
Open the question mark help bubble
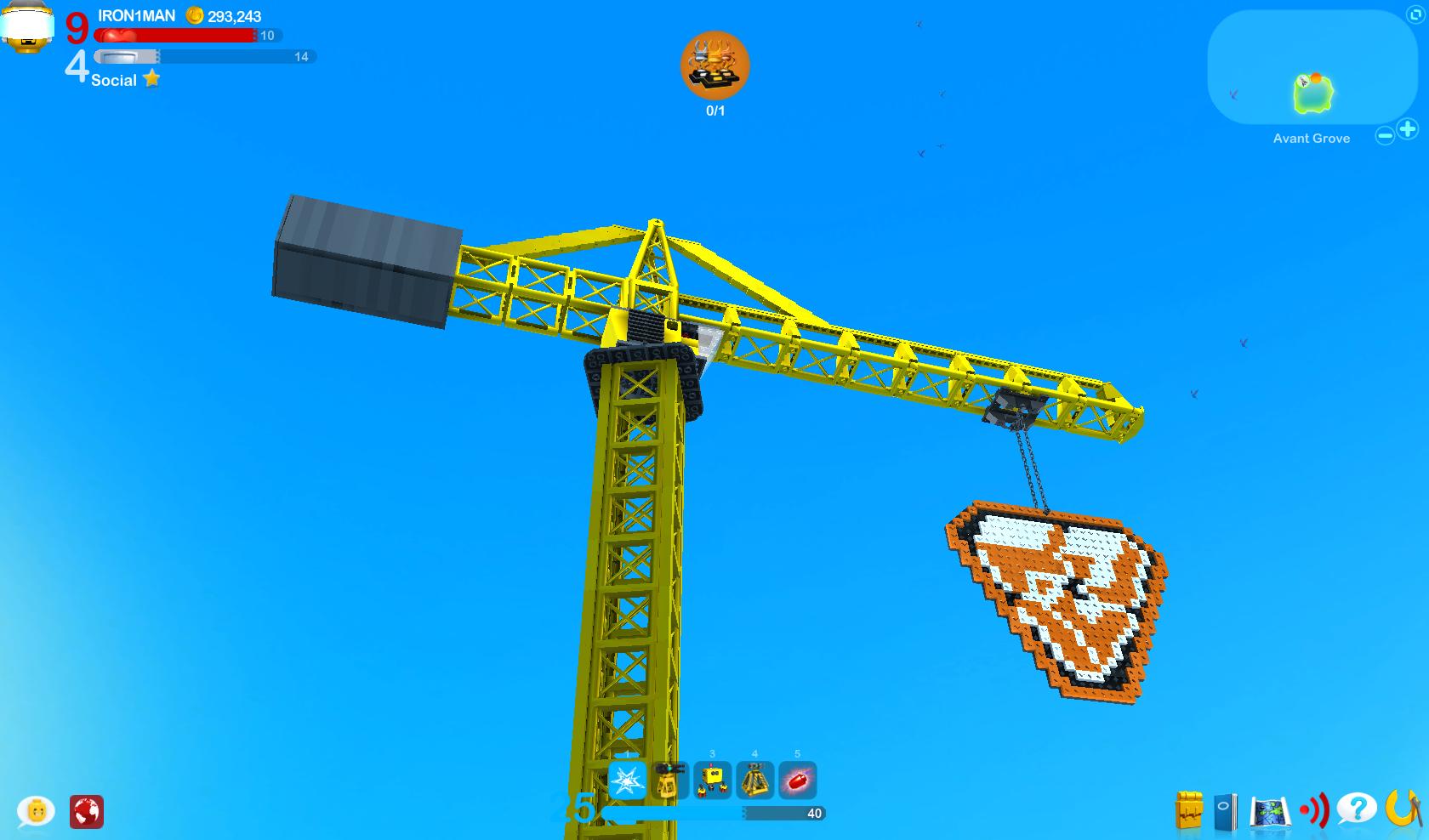pyautogui.click(x=1358, y=809)
